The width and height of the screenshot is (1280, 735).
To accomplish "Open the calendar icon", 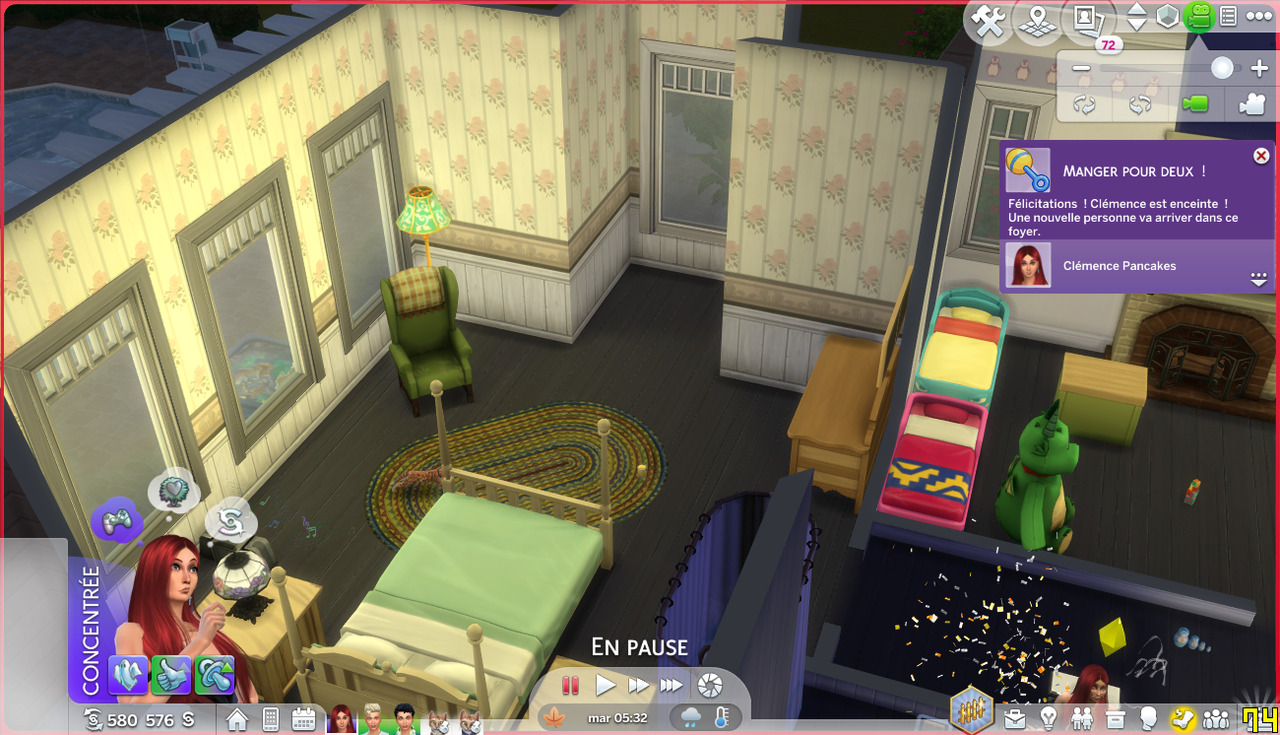I will coord(304,719).
